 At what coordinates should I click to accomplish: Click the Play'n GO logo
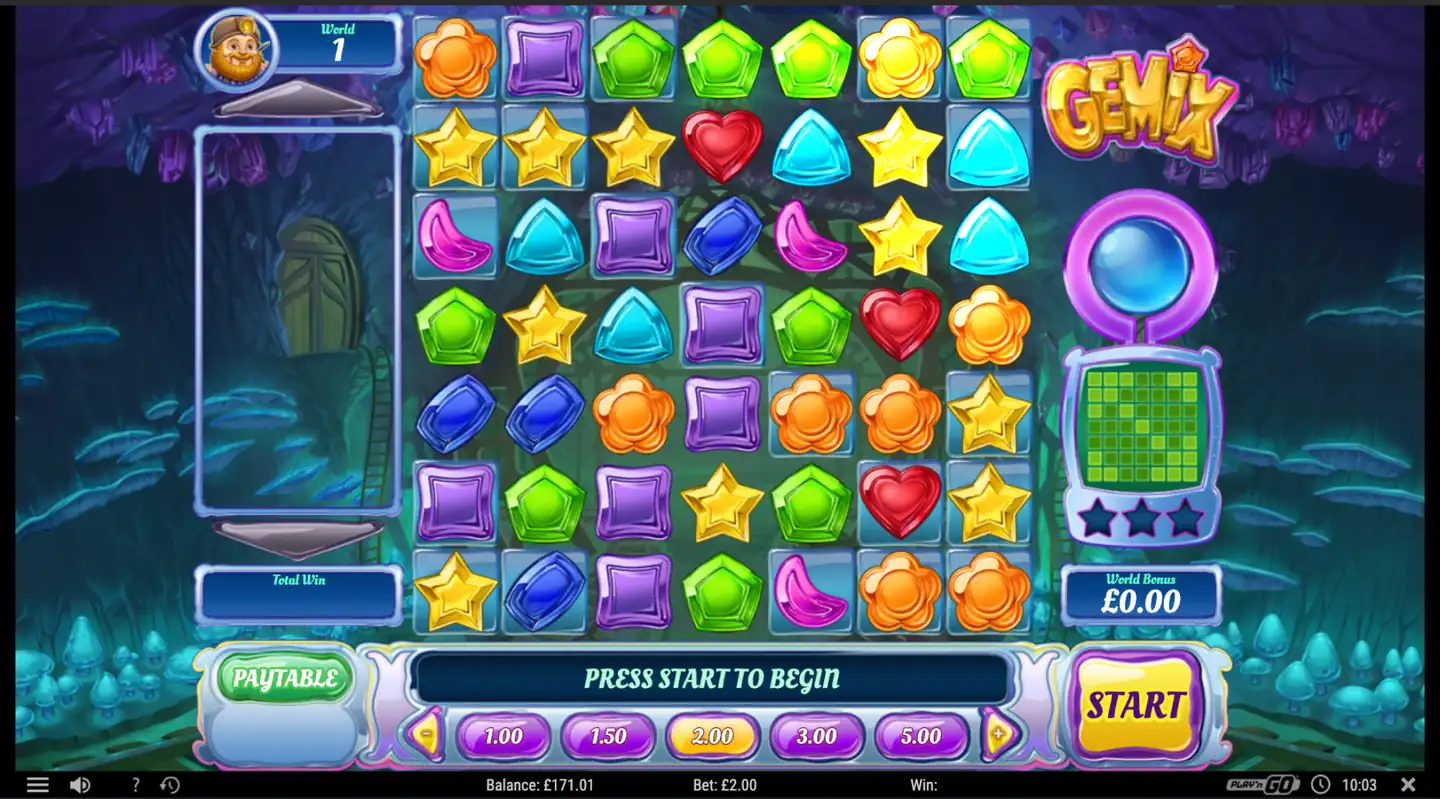(x=1259, y=784)
